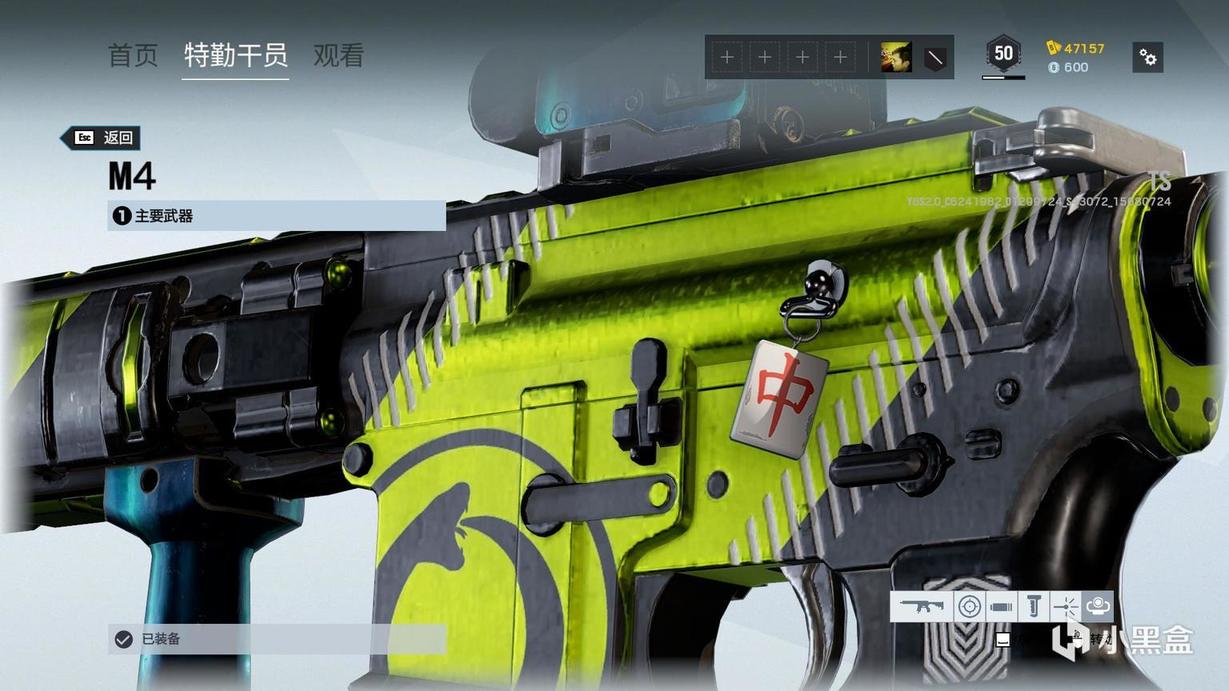Switch to the 特勤干员 operators tab

point(236,56)
